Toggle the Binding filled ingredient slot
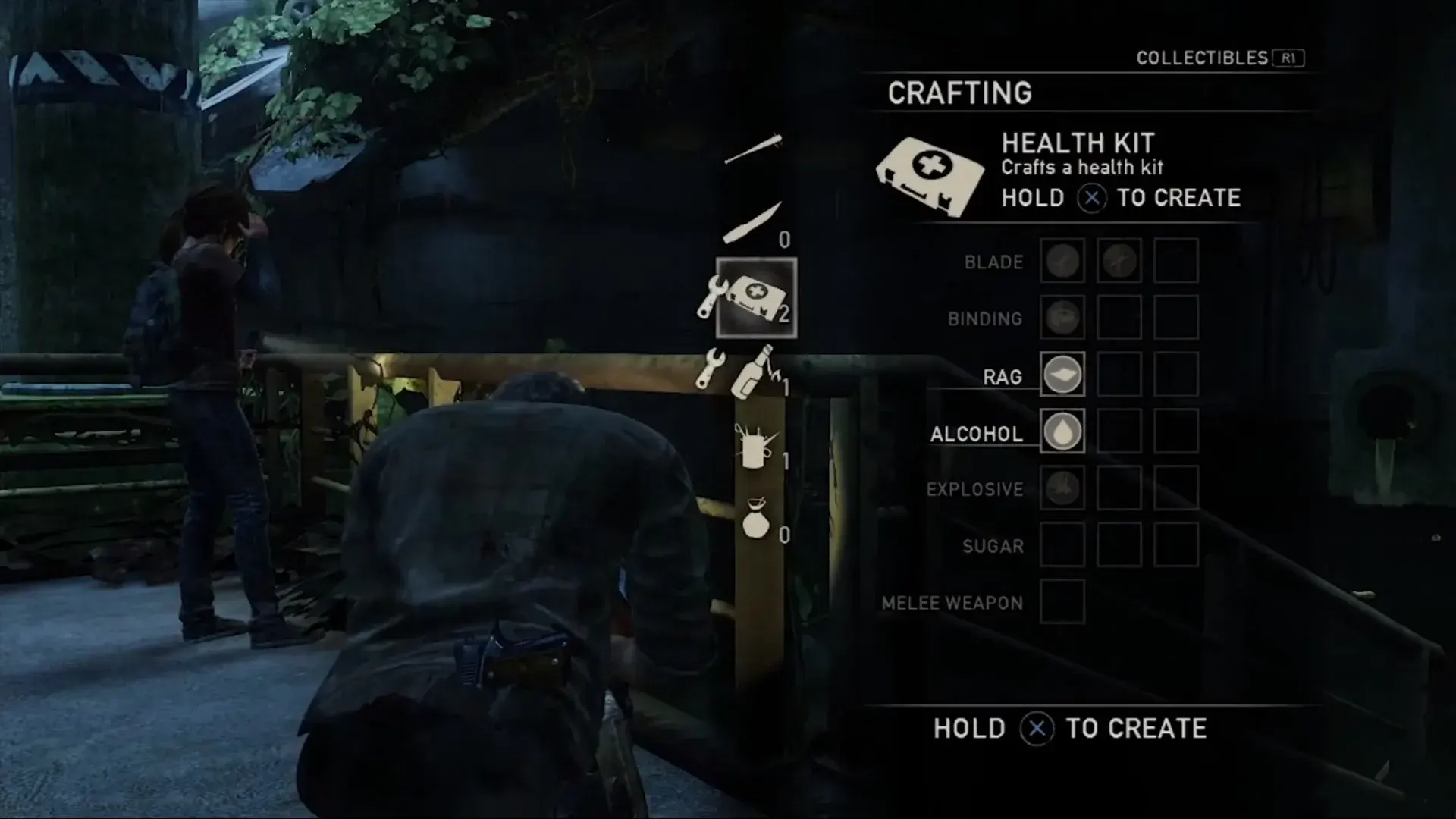The height and width of the screenshot is (819, 1456). [1062, 318]
